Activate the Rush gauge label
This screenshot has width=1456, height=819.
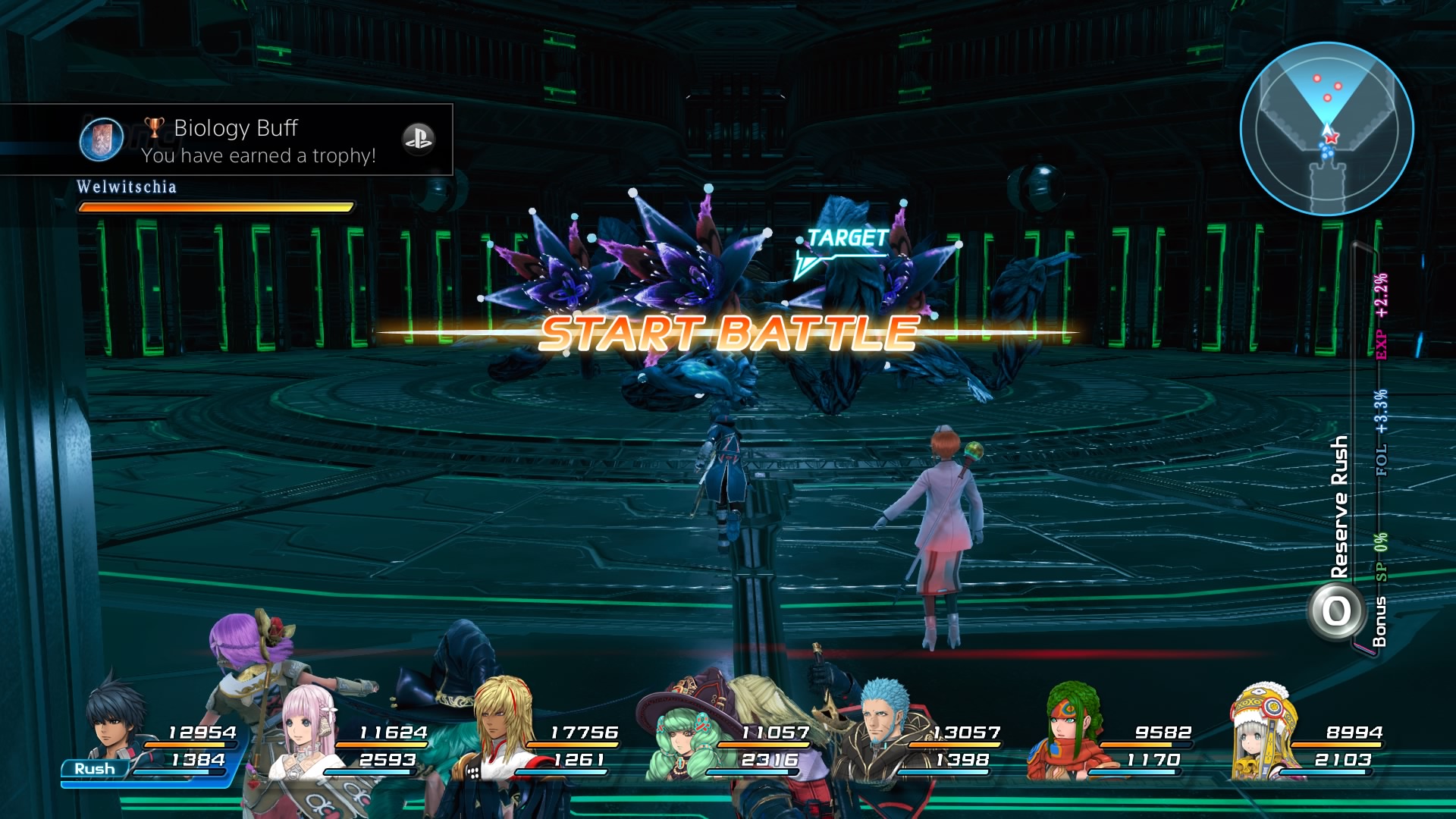pos(95,769)
